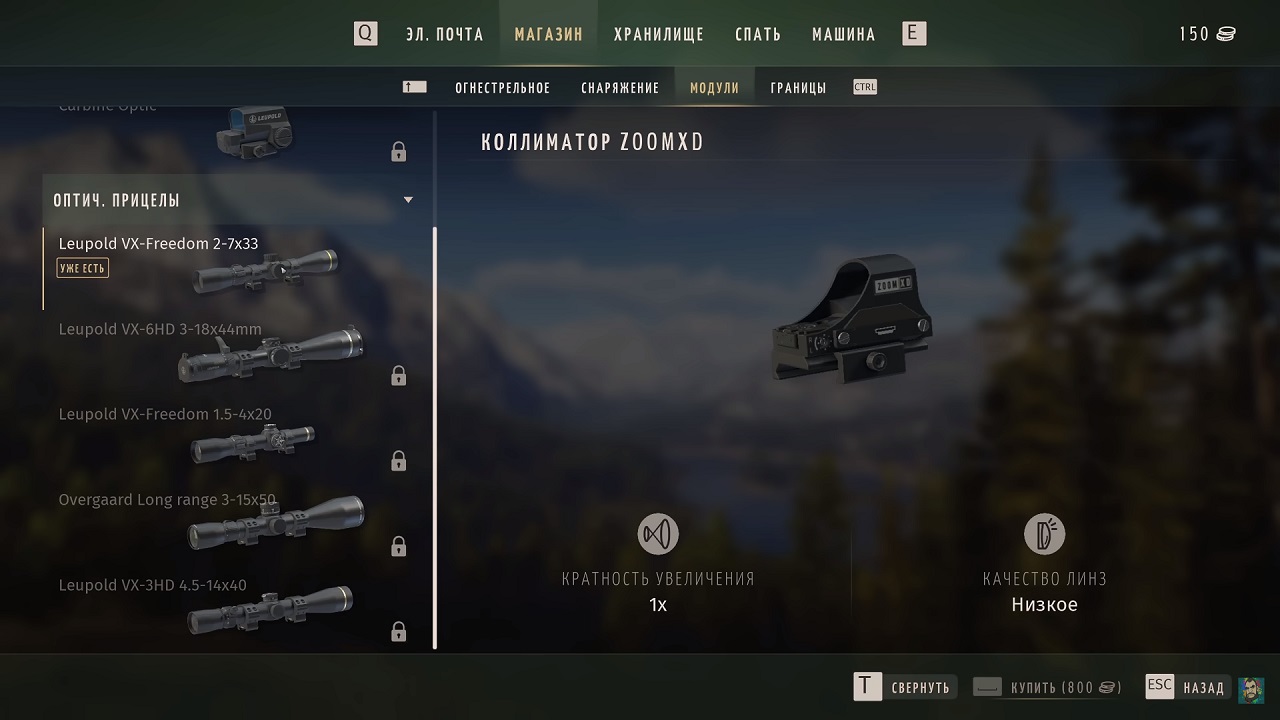Open the Эл. почта tab
This screenshot has height=720, width=1280.
point(444,34)
